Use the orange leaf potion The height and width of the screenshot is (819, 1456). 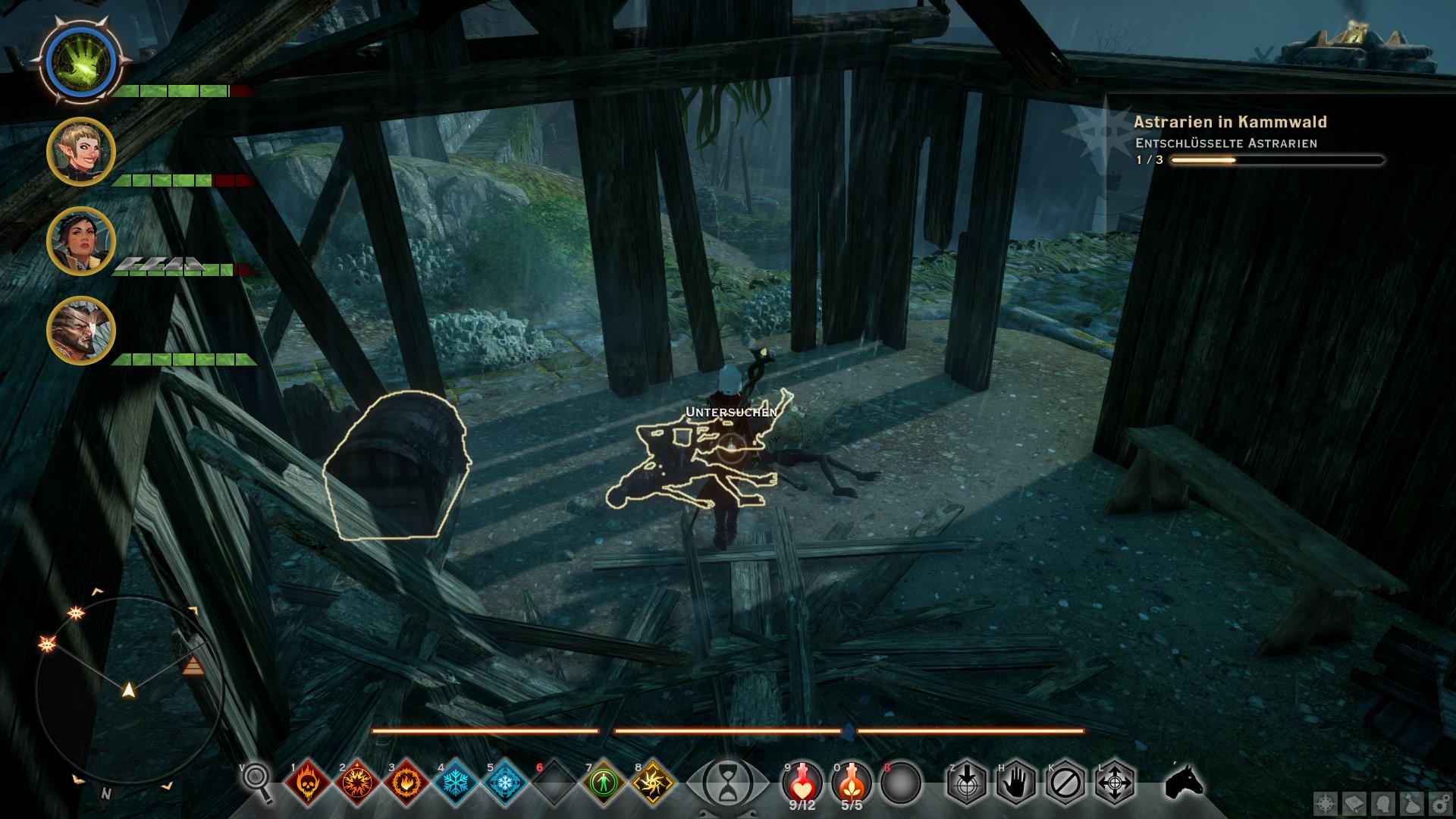[852, 781]
